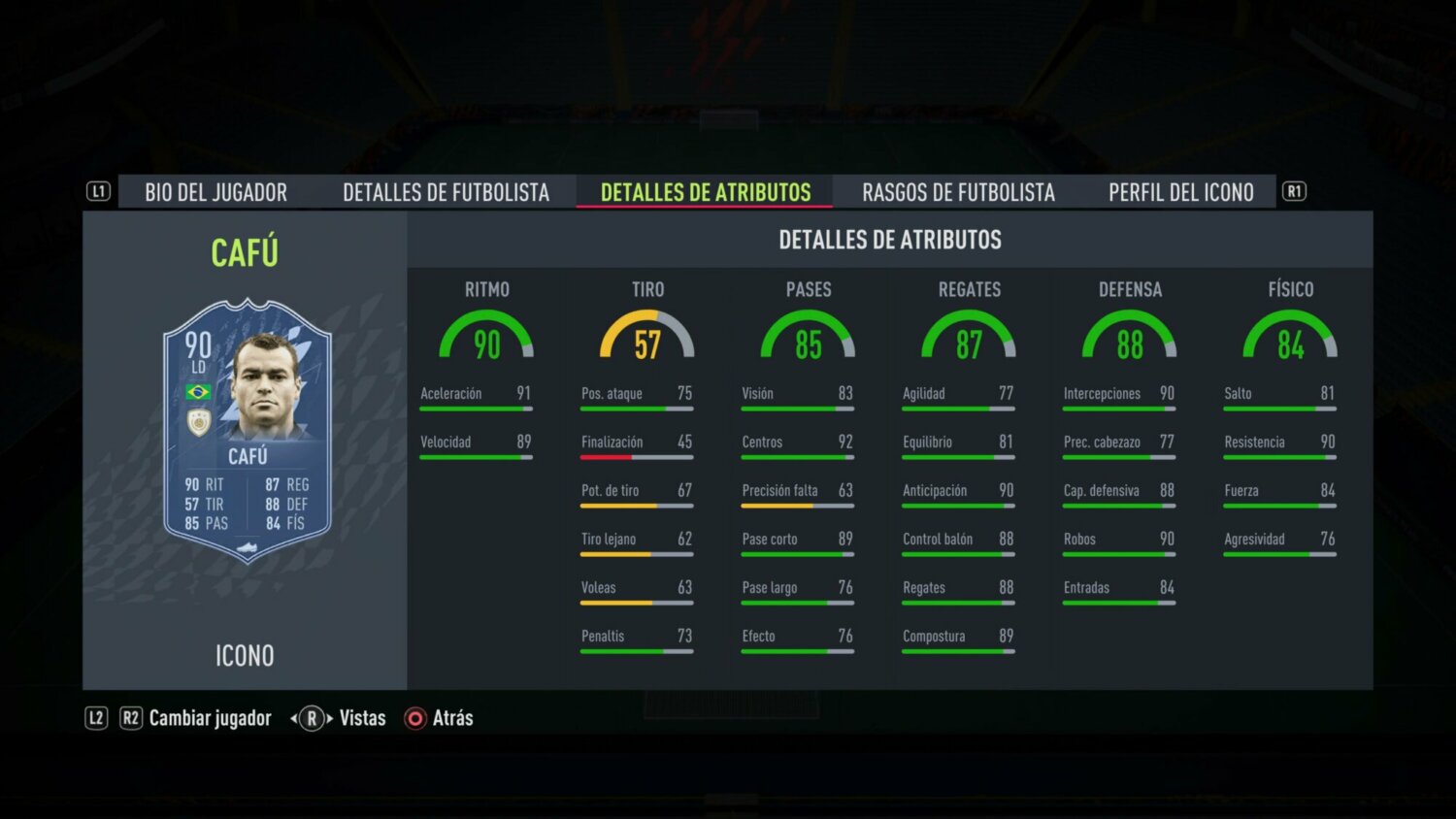Viewport: 1456px width, 819px height.
Task: Click the FÍSICO 84 gauge
Action: pyautogui.click(x=1290, y=337)
